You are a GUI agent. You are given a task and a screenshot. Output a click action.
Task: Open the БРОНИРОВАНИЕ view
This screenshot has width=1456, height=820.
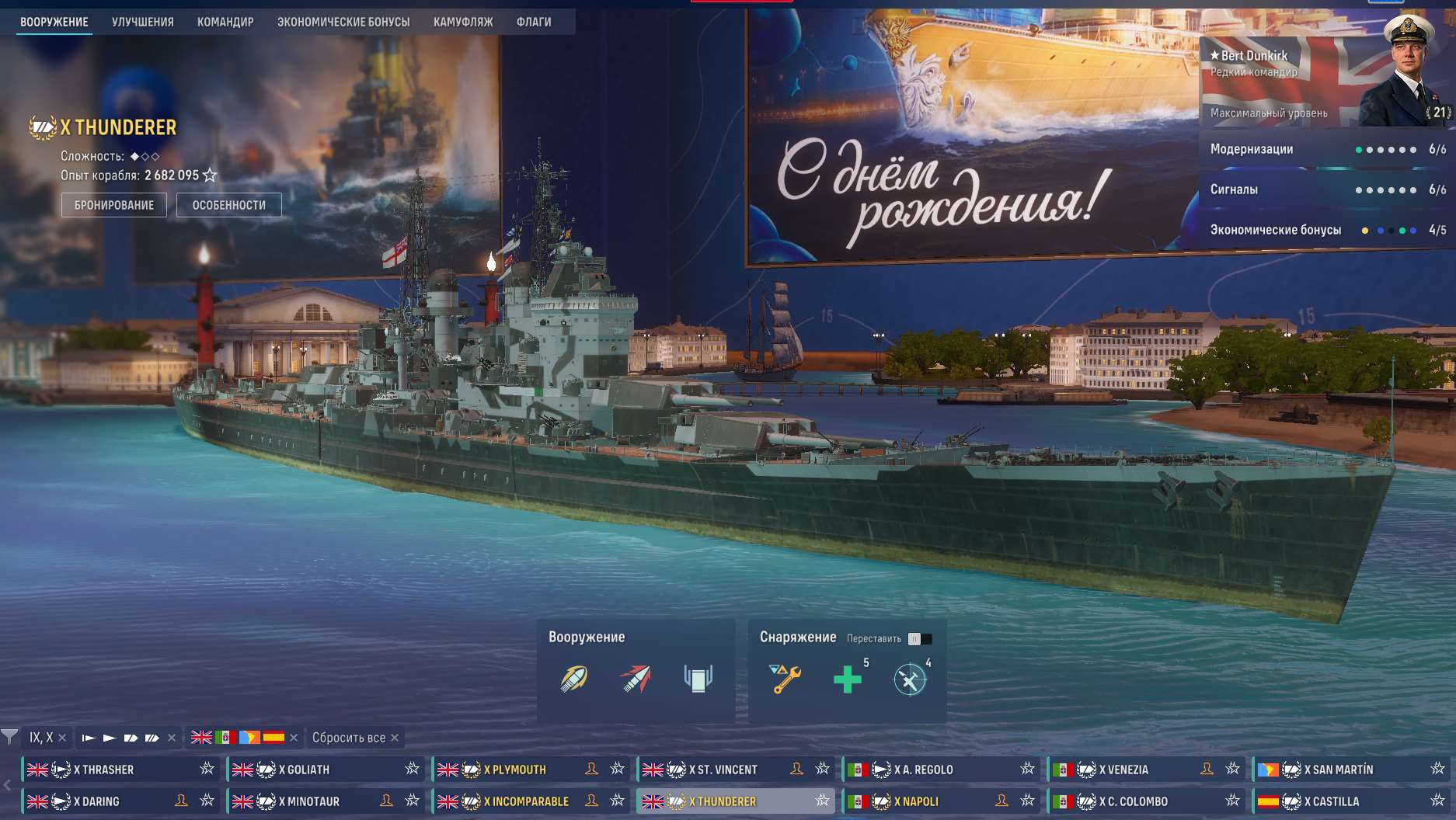tap(113, 204)
